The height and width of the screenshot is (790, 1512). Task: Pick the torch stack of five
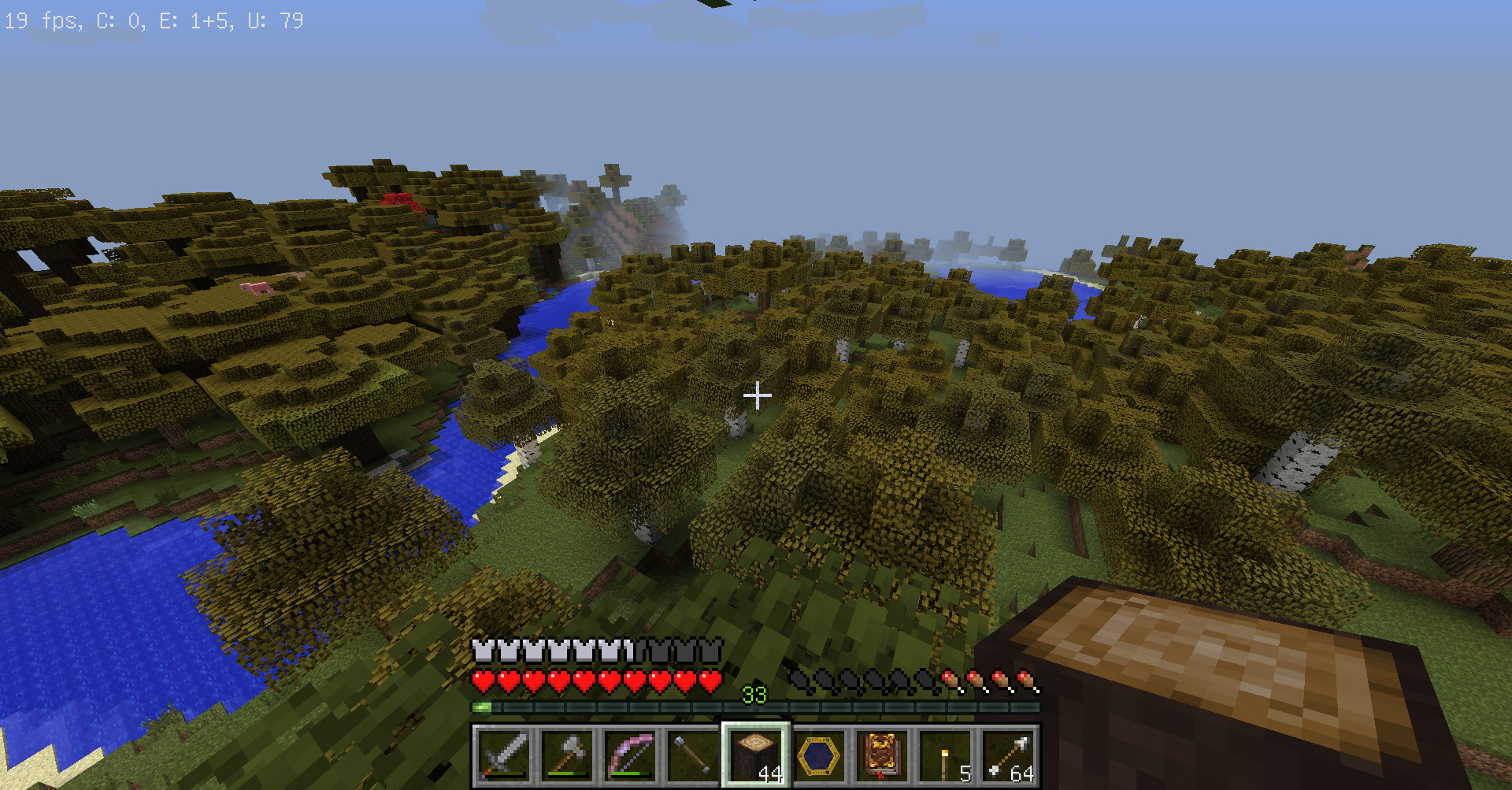click(945, 756)
